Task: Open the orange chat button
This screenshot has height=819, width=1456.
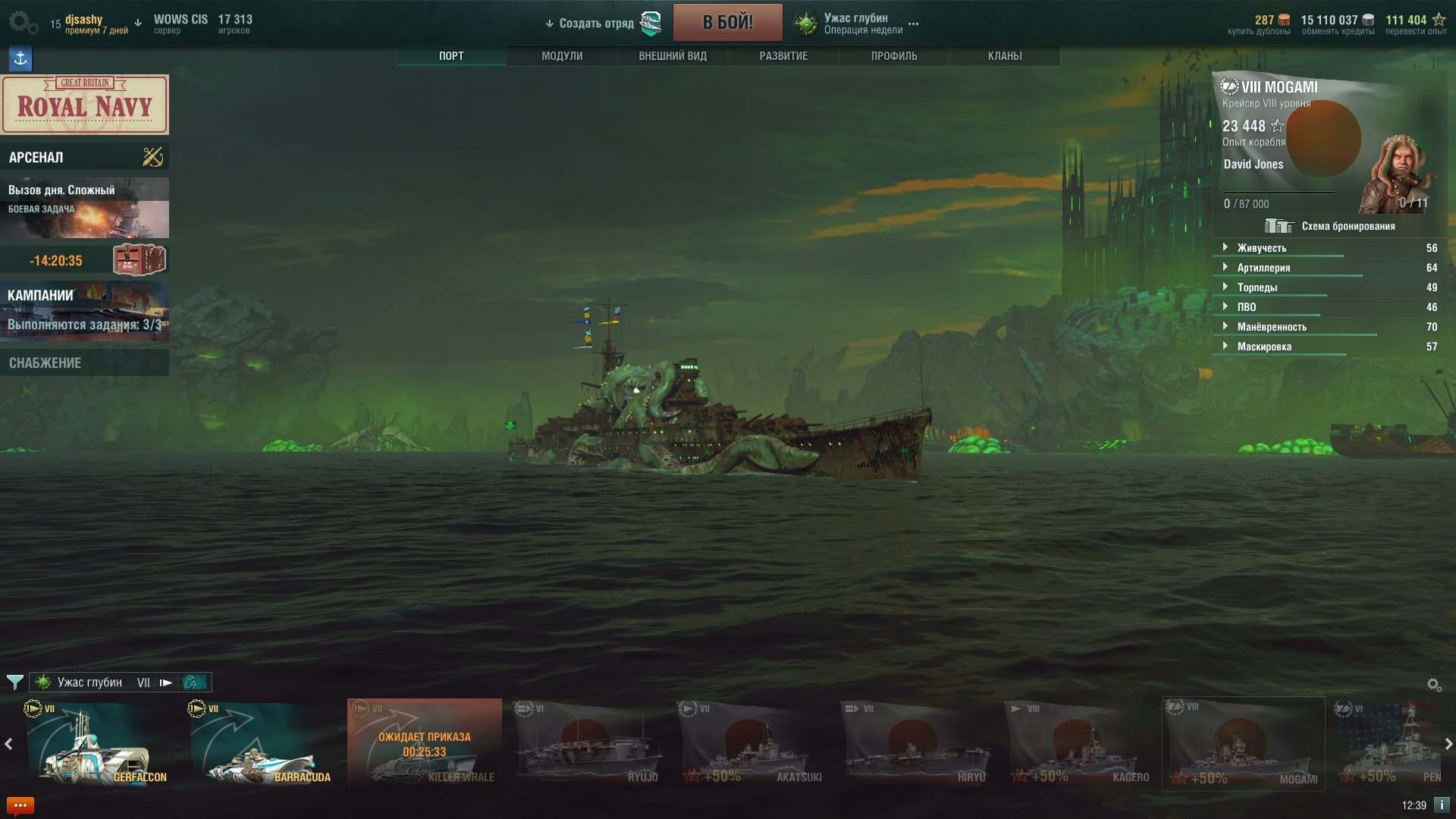Action: tap(20, 805)
